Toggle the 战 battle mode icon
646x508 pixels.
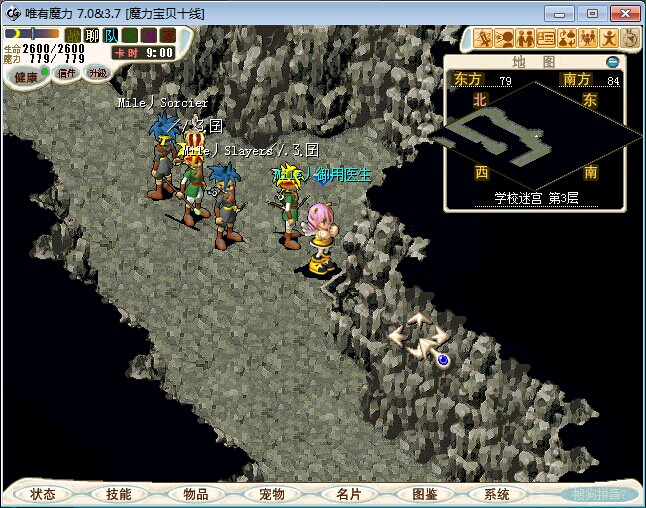pos(73,35)
